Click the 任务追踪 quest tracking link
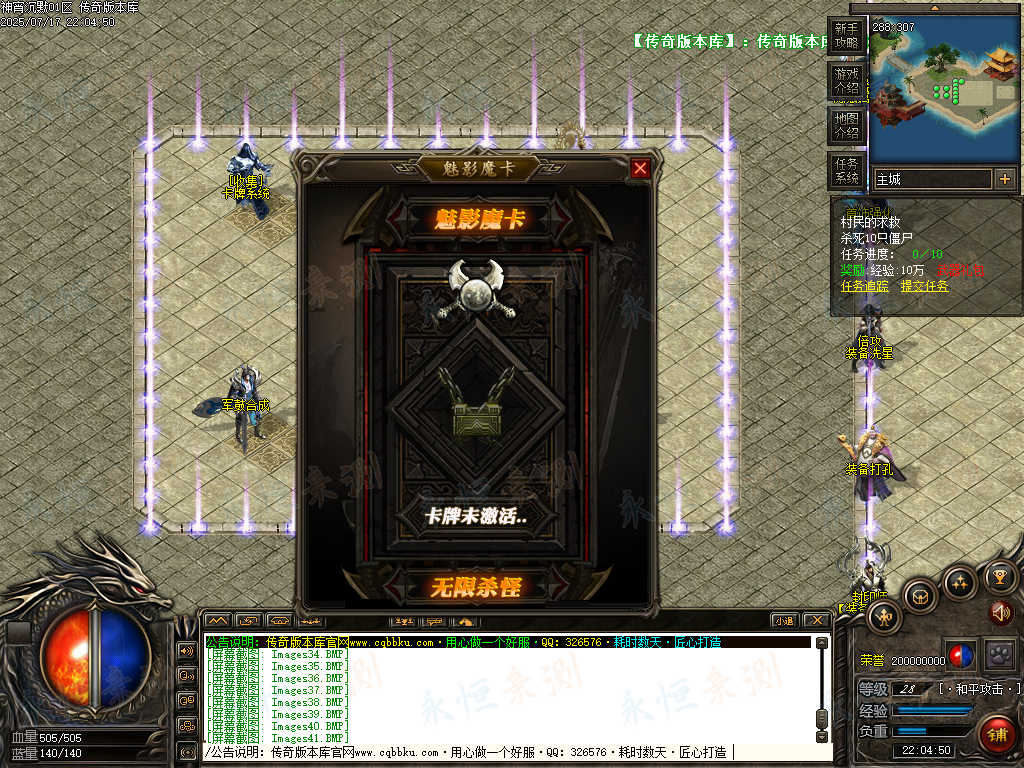The image size is (1024, 768). tap(864, 286)
